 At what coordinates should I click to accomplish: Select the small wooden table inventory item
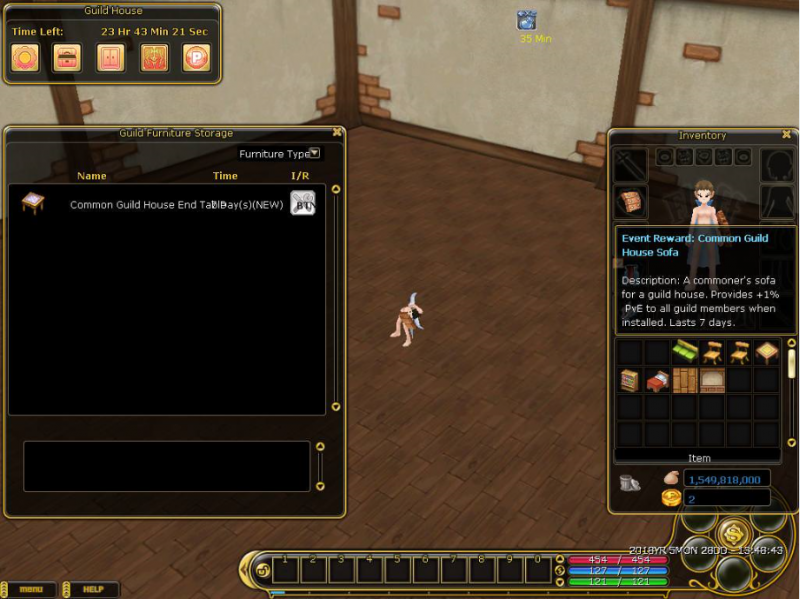click(x=766, y=352)
